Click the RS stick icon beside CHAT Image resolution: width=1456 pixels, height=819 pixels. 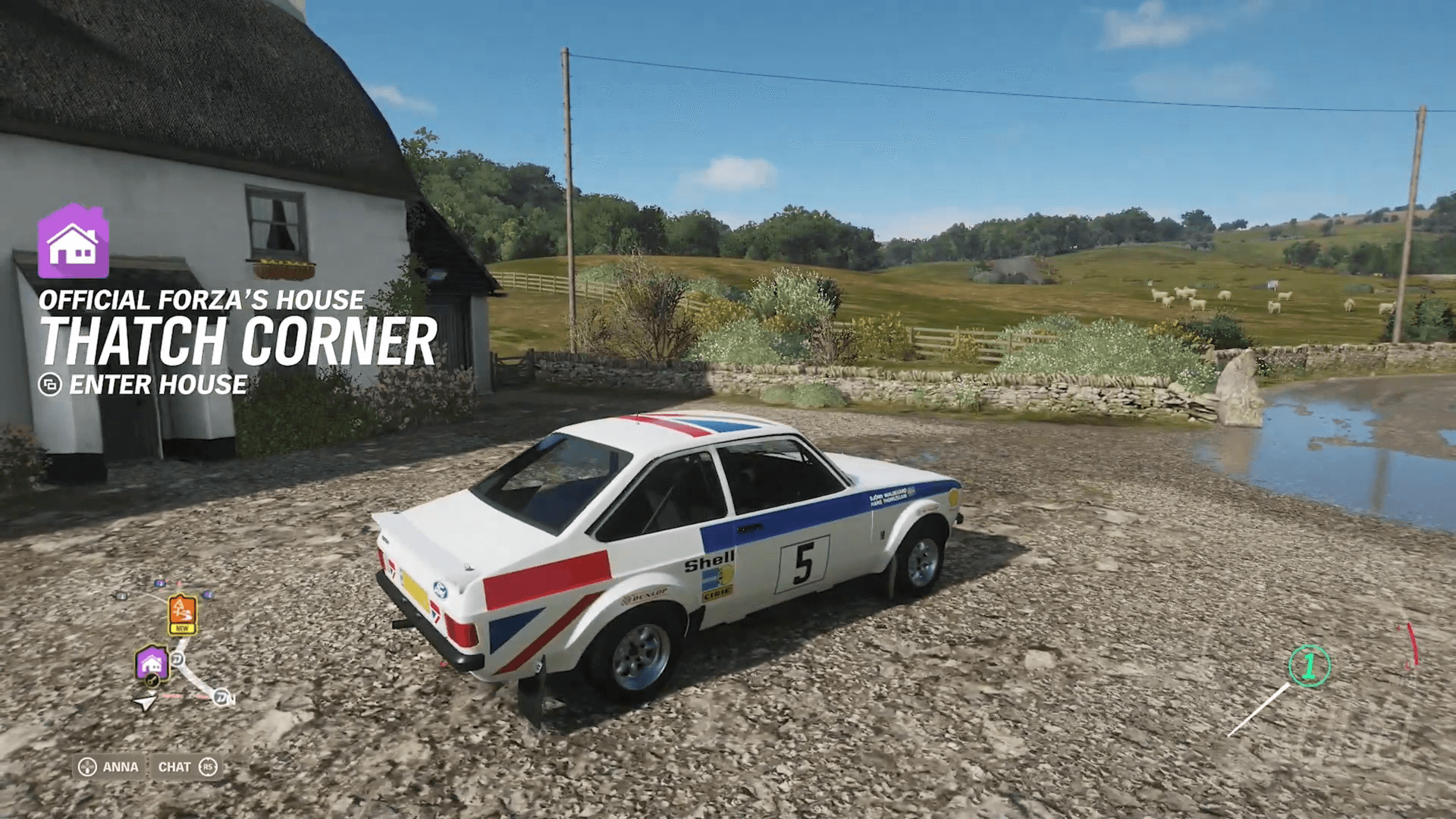pyautogui.click(x=207, y=767)
